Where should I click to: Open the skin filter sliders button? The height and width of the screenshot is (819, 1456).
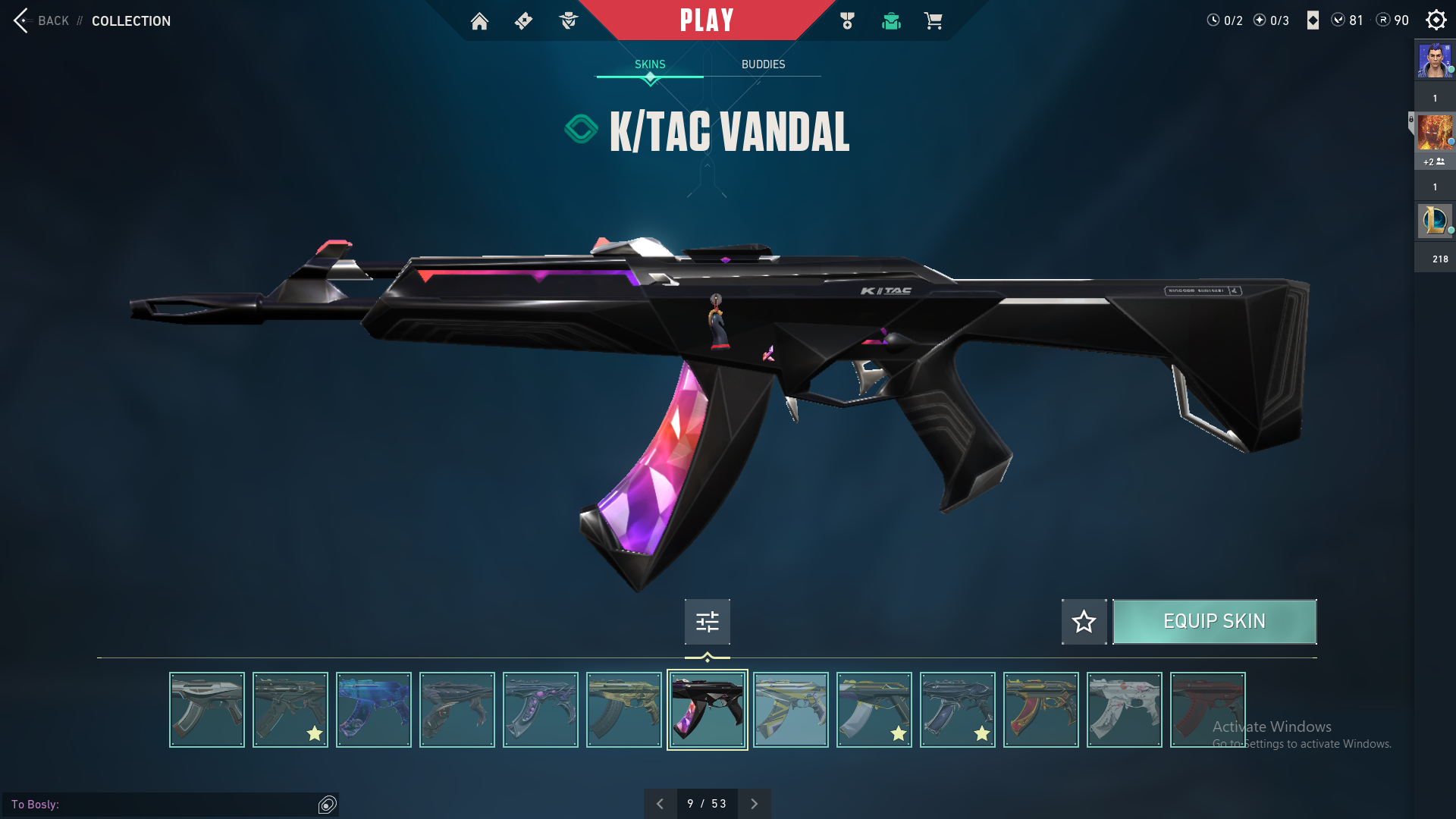(x=707, y=622)
